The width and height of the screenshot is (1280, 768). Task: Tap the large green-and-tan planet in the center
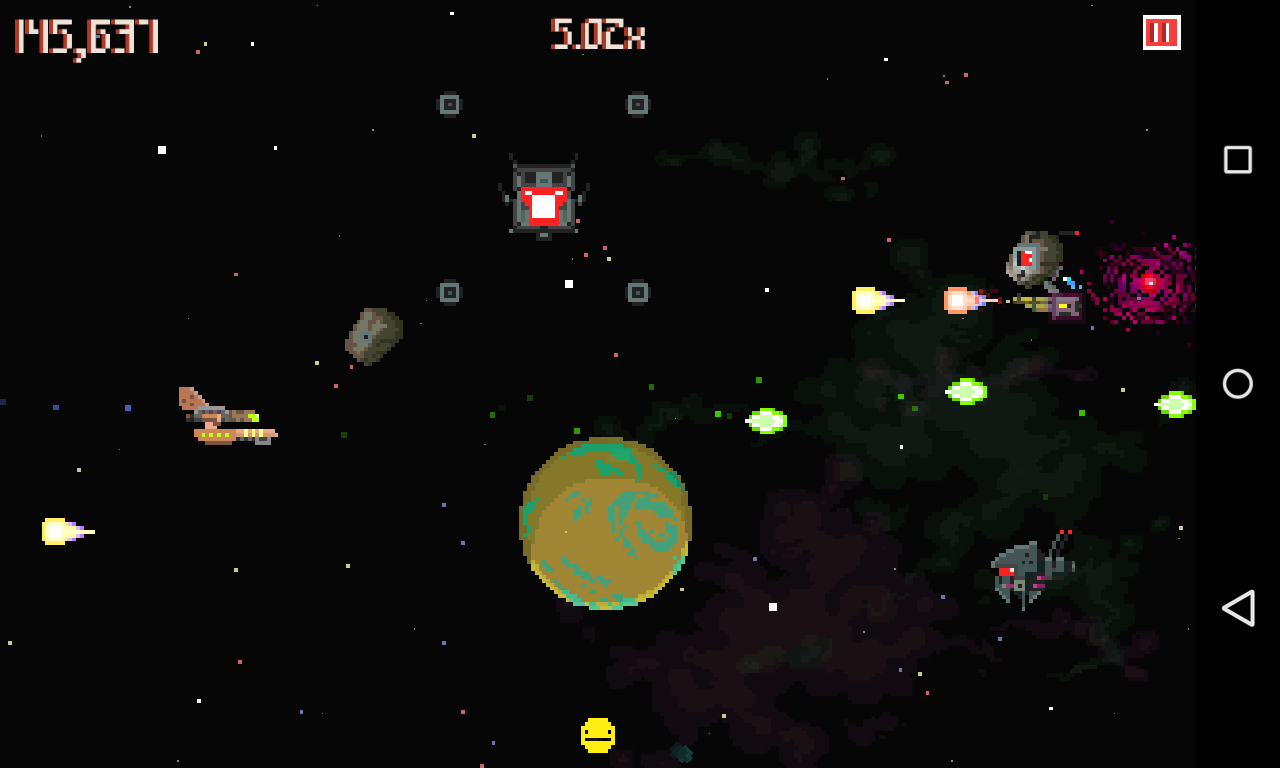[605, 525]
